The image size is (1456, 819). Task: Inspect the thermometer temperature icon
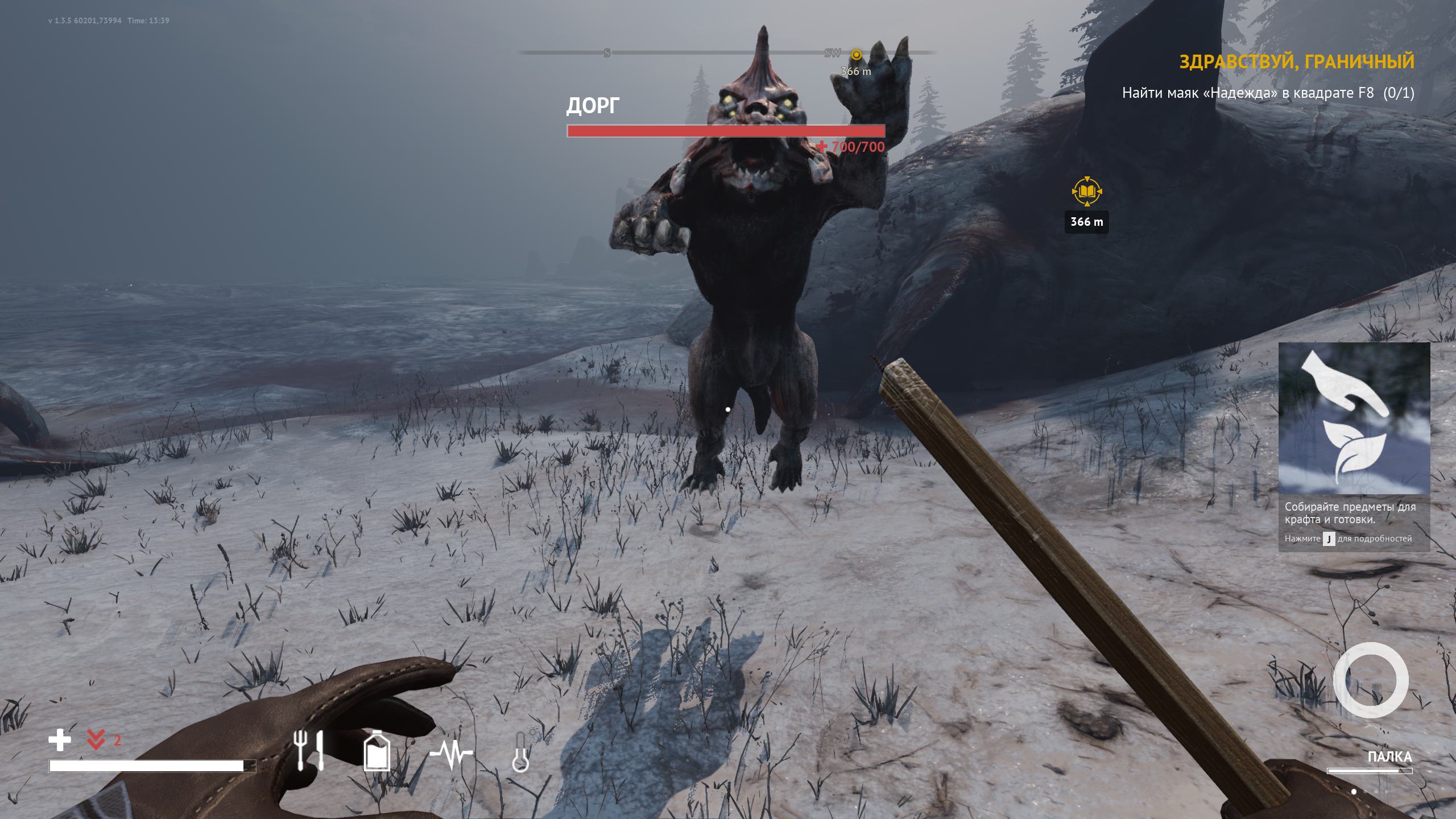520,752
